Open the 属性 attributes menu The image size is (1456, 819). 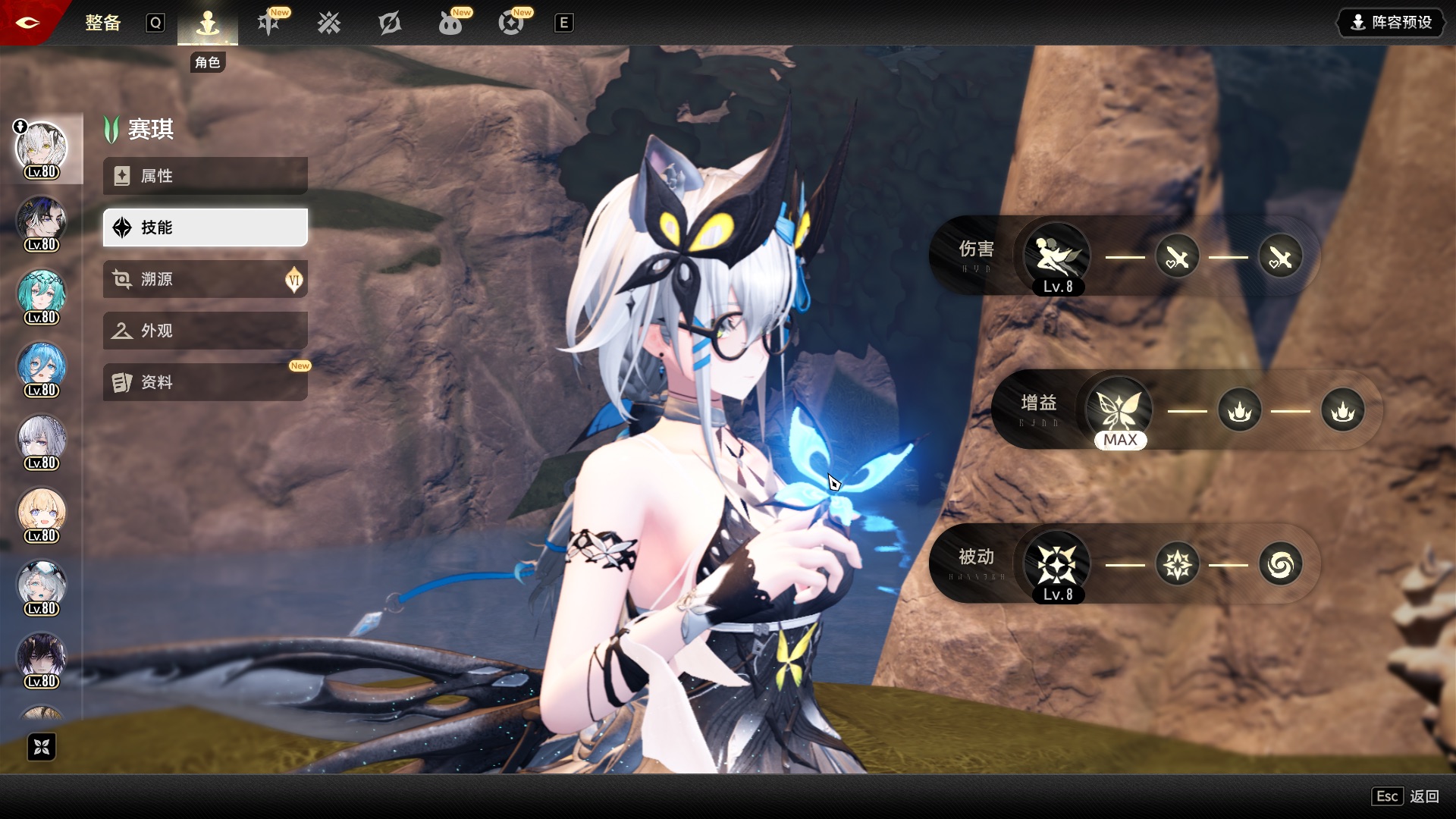click(205, 176)
